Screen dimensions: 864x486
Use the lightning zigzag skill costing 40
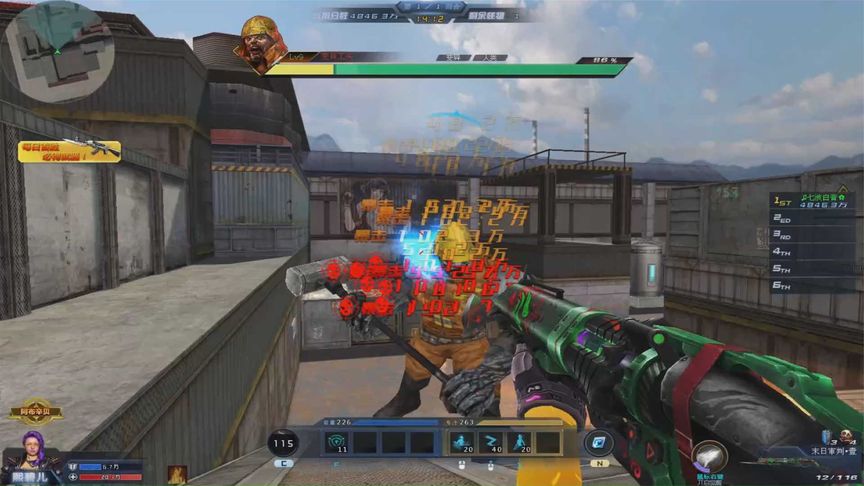coord(491,443)
